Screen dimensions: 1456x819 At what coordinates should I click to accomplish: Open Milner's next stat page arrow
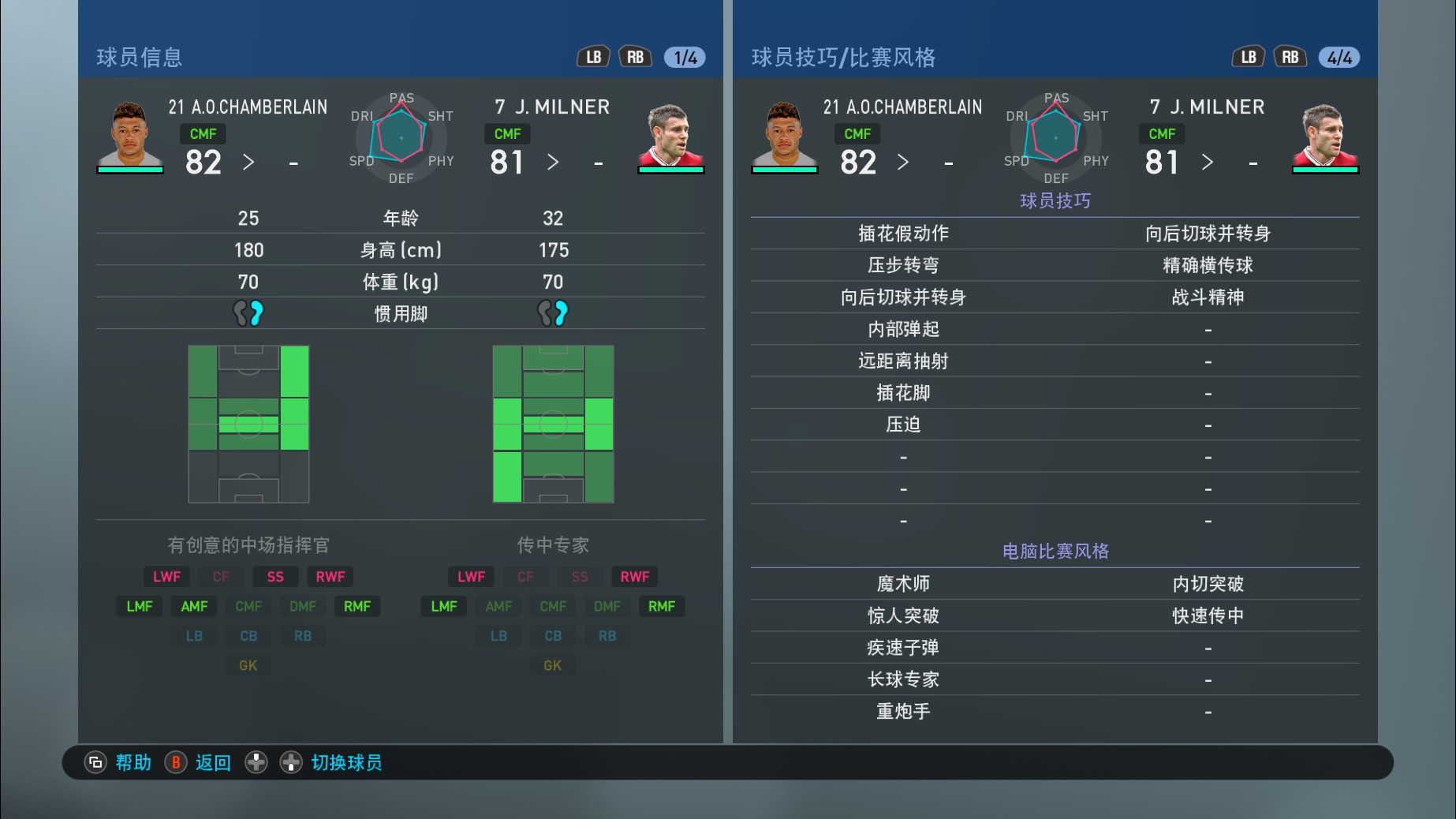[x=554, y=163]
